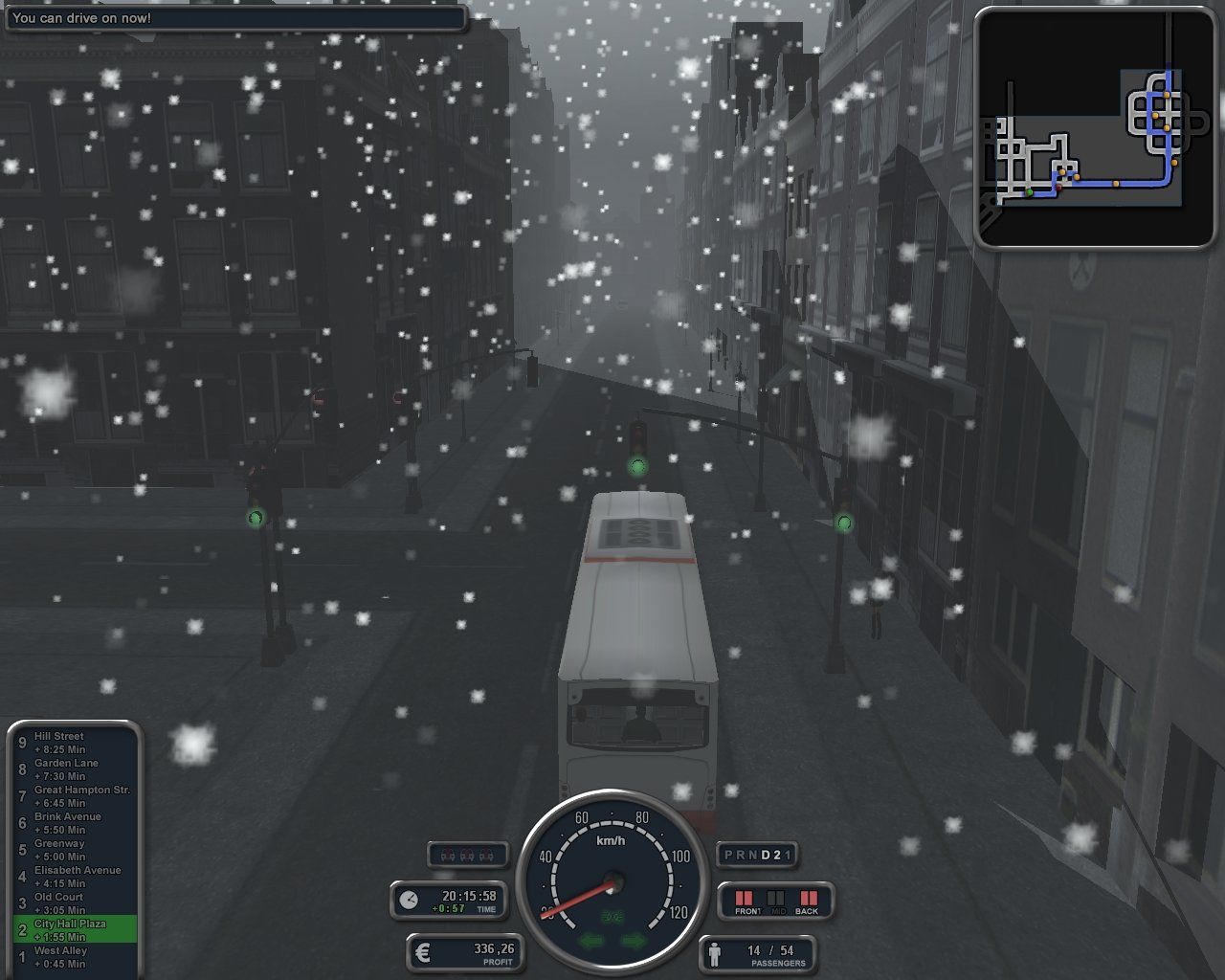Open the FRONT door of the bus
This screenshot has width=1225, height=980.
(x=746, y=899)
